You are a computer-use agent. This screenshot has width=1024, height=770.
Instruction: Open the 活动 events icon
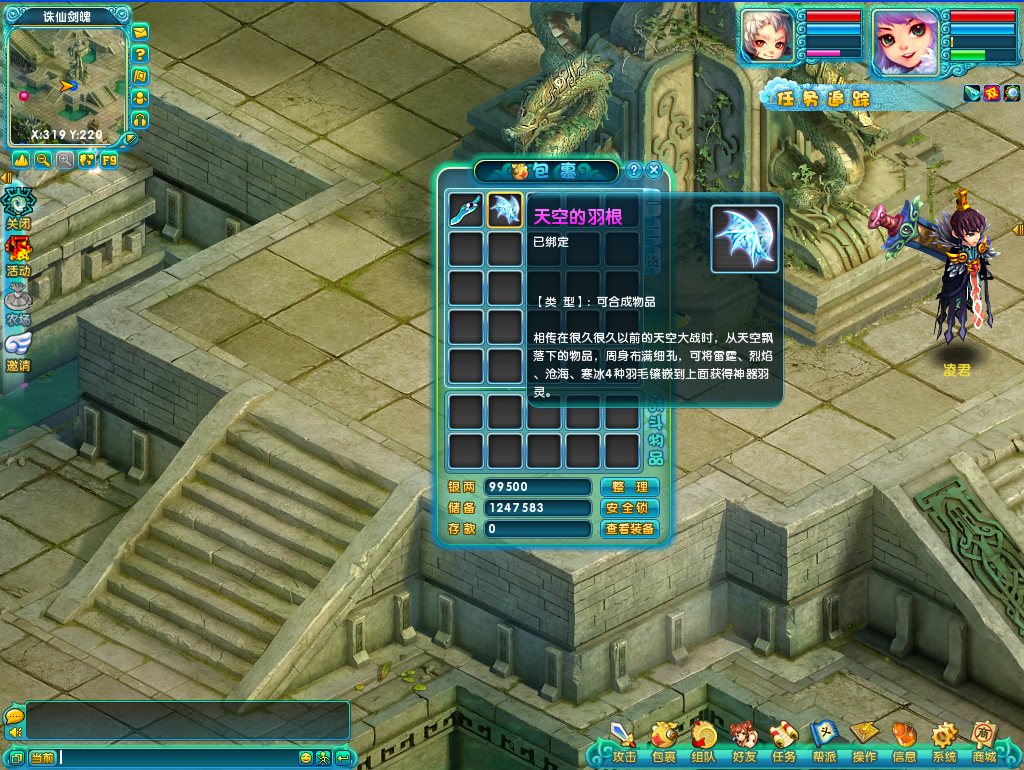[x=18, y=256]
